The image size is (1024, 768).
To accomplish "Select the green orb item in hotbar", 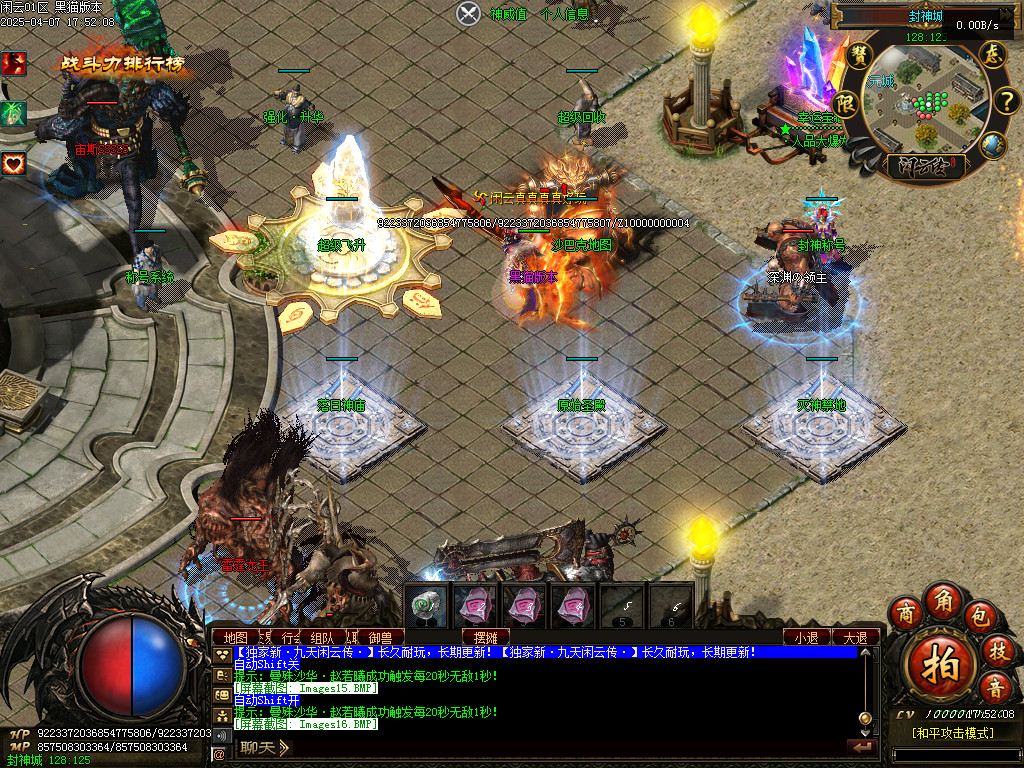I will coord(428,606).
